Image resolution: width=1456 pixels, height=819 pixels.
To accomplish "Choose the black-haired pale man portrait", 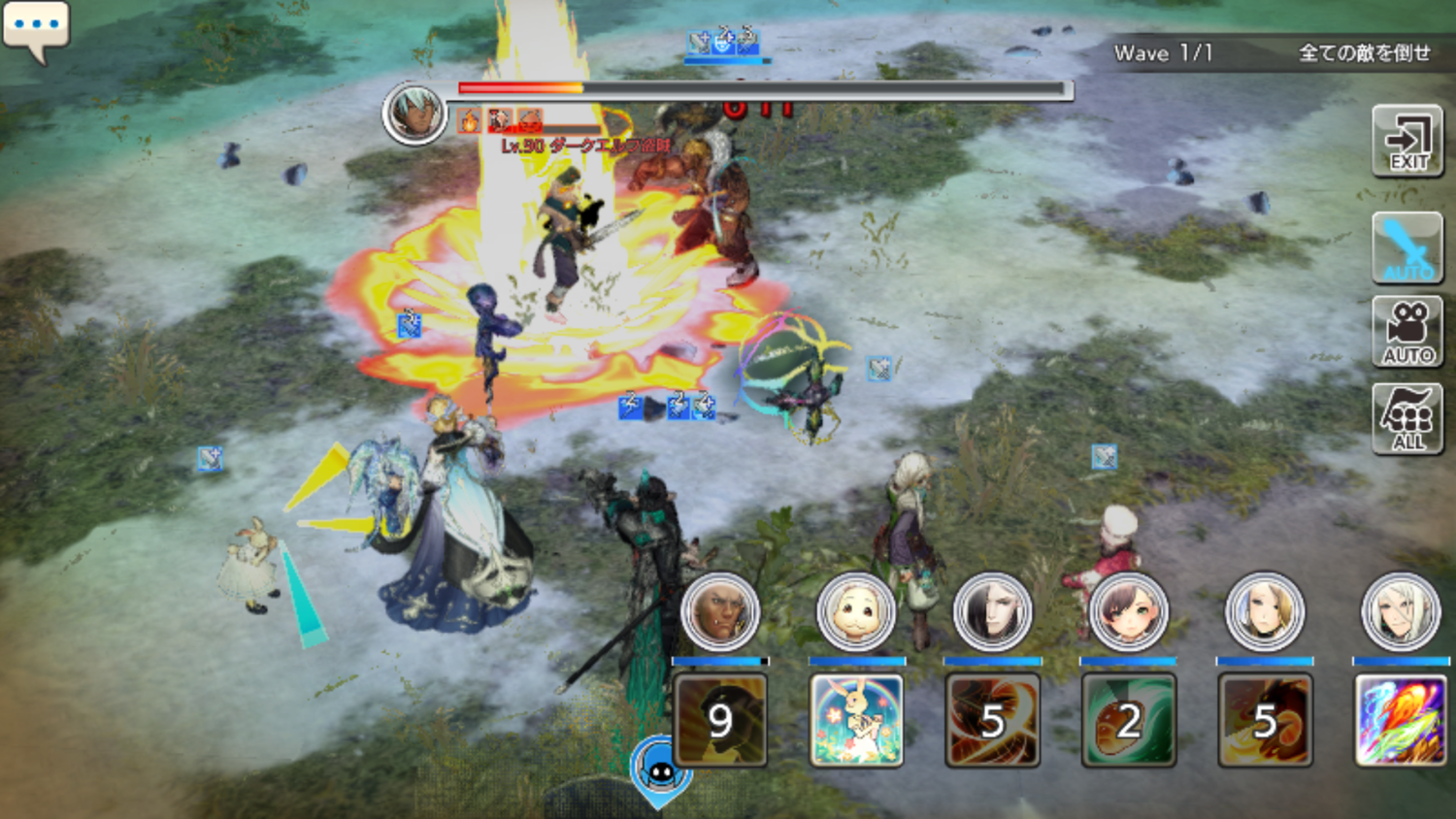I will (x=992, y=612).
